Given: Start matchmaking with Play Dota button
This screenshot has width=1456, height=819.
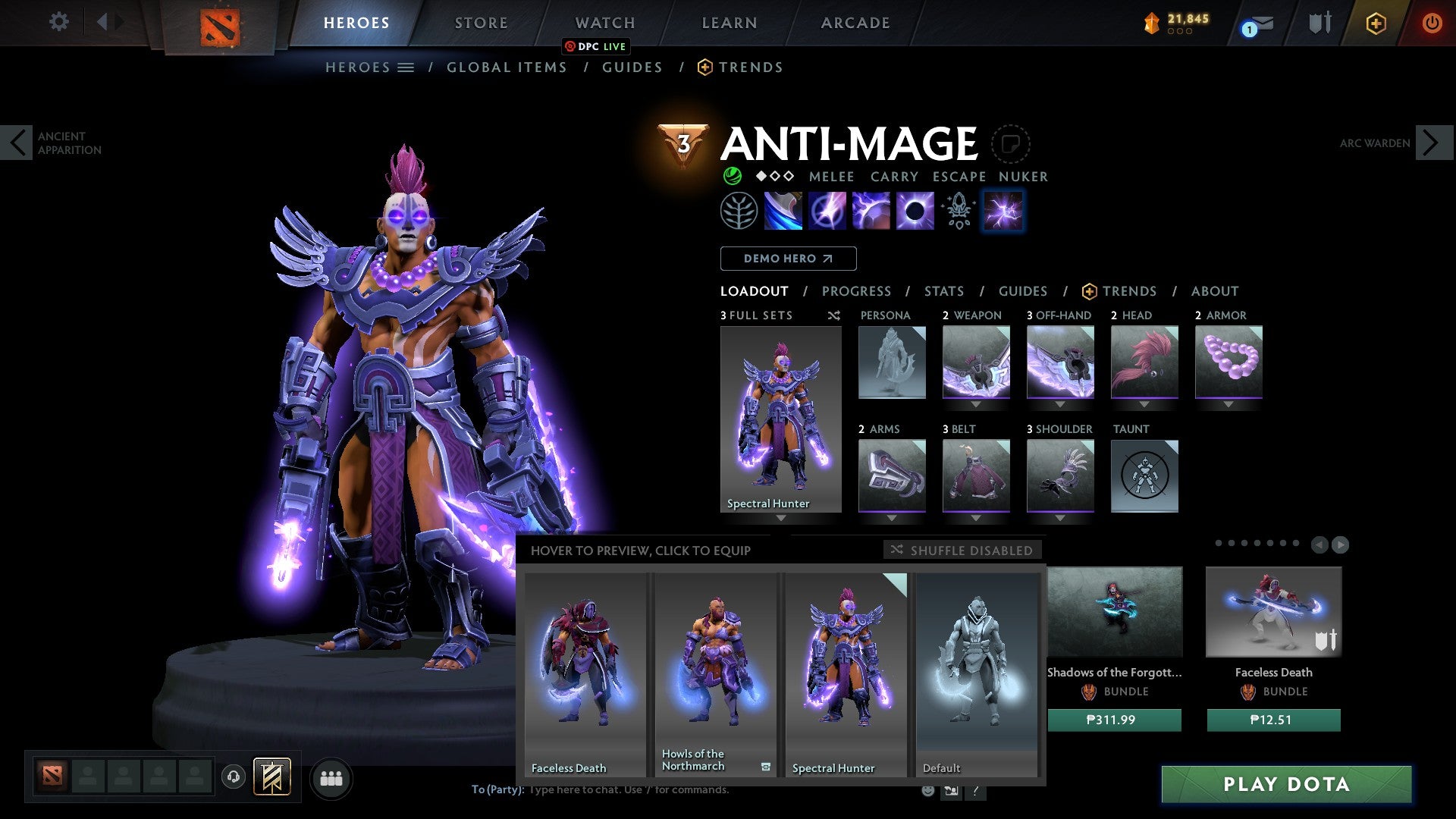Looking at the screenshot, I should point(1286,784).
